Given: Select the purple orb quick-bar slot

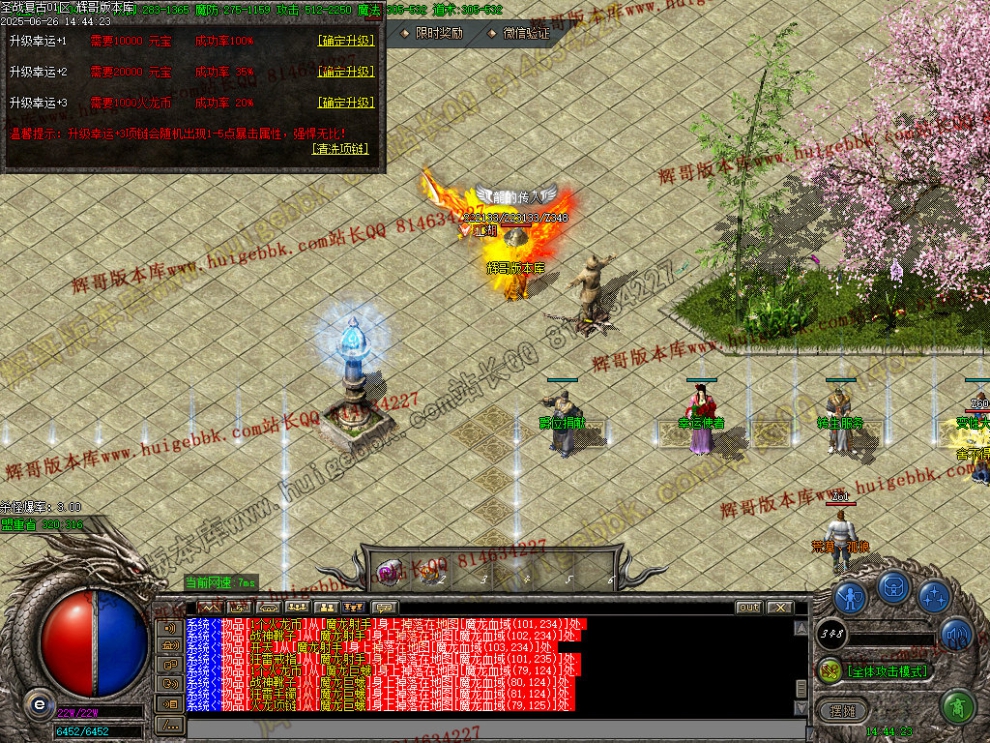Looking at the screenshot, I should click(388, 571).
